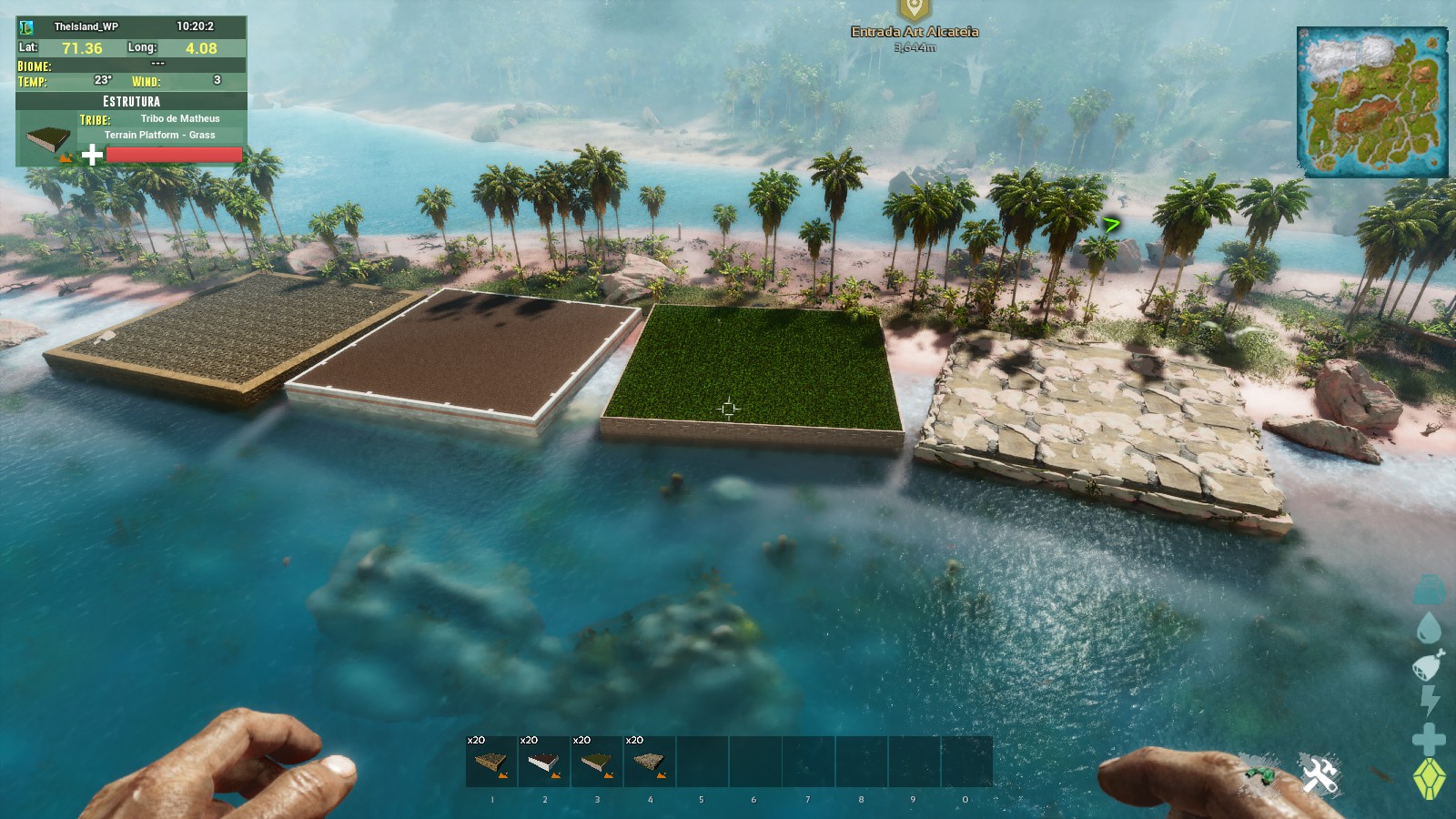Click the weight bag status icon
1456x819 pixels.
point(1427,587)
